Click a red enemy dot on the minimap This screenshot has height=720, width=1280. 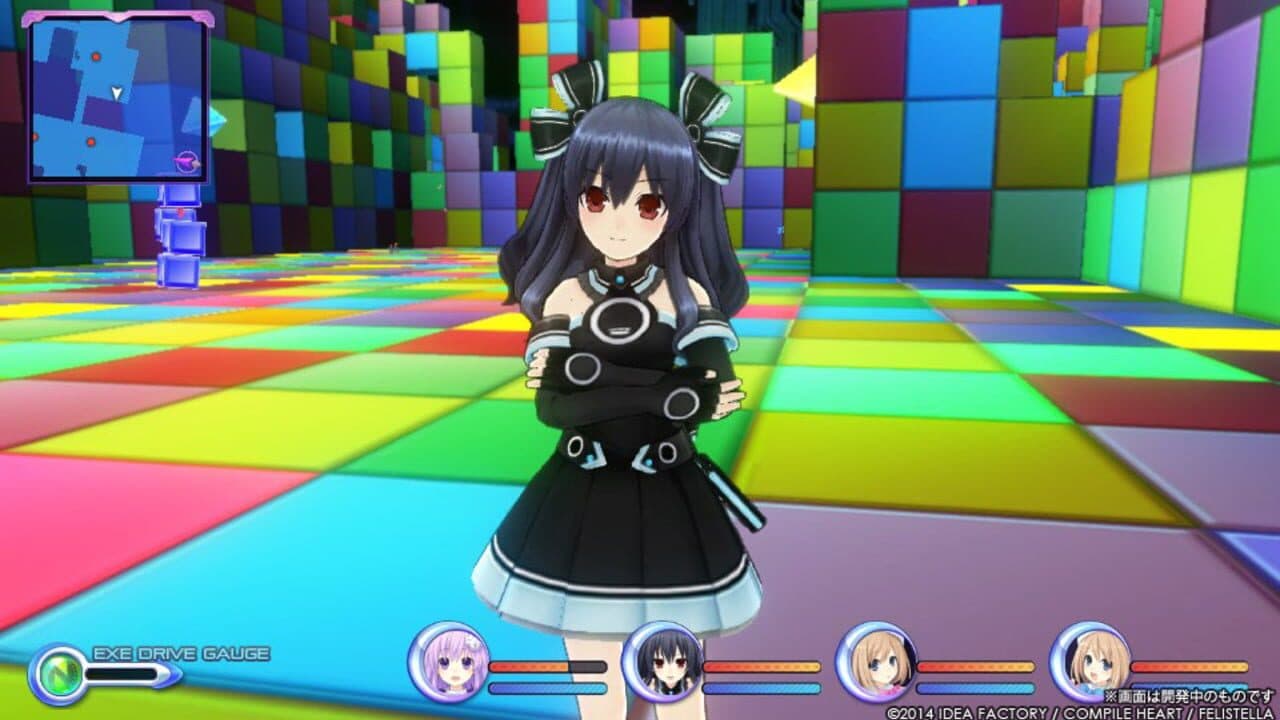[x=96, y=55]
